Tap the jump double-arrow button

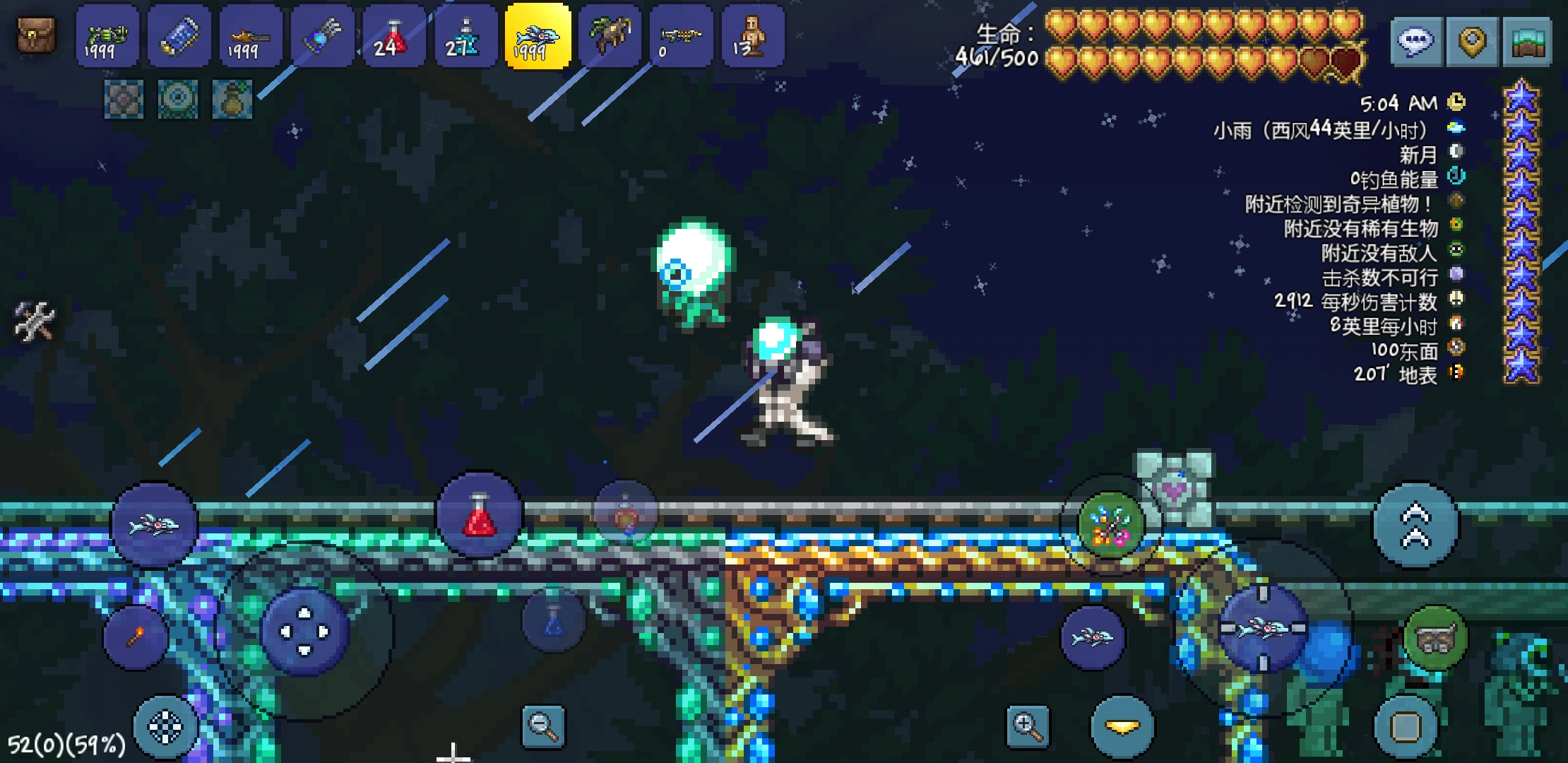click(1415, 526)
